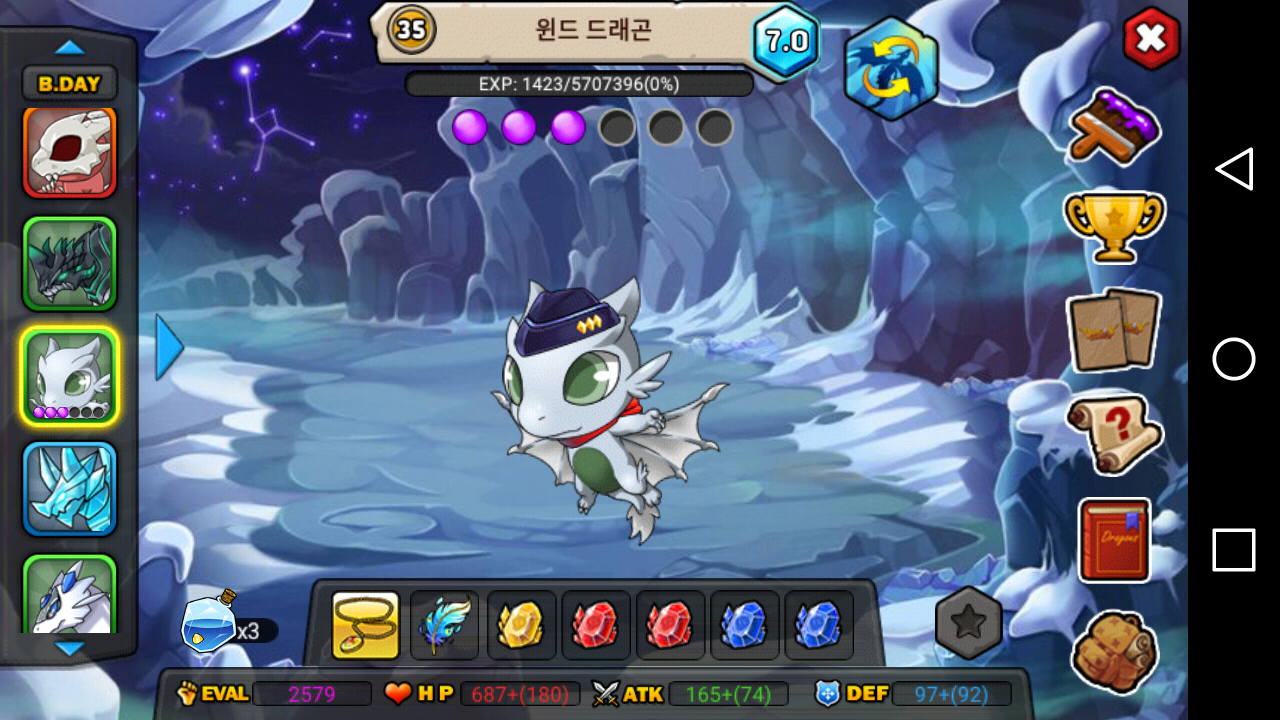Close the dragon detail screen
Viewport: 1280px width, 720px height.
1151,39
